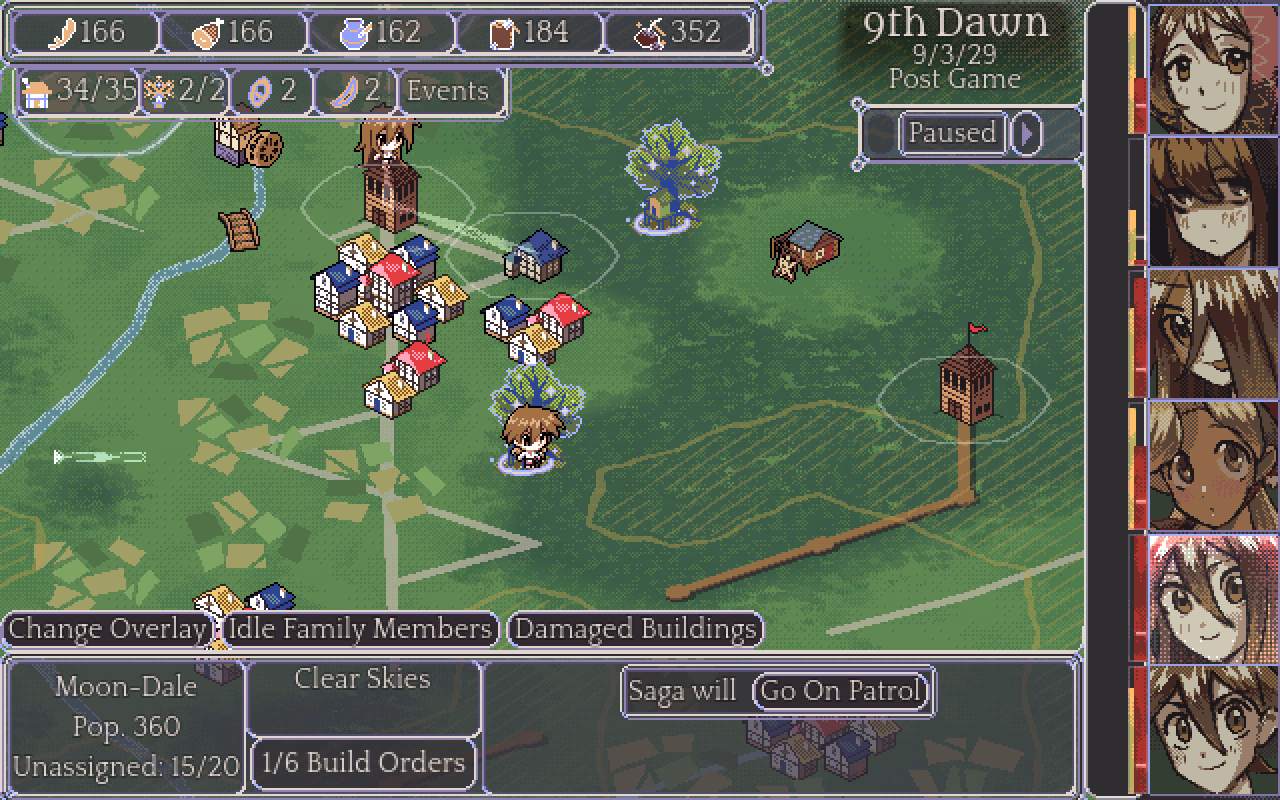
Task: Click the Unassigned 15/20 population label
Action: coord(127,766)
